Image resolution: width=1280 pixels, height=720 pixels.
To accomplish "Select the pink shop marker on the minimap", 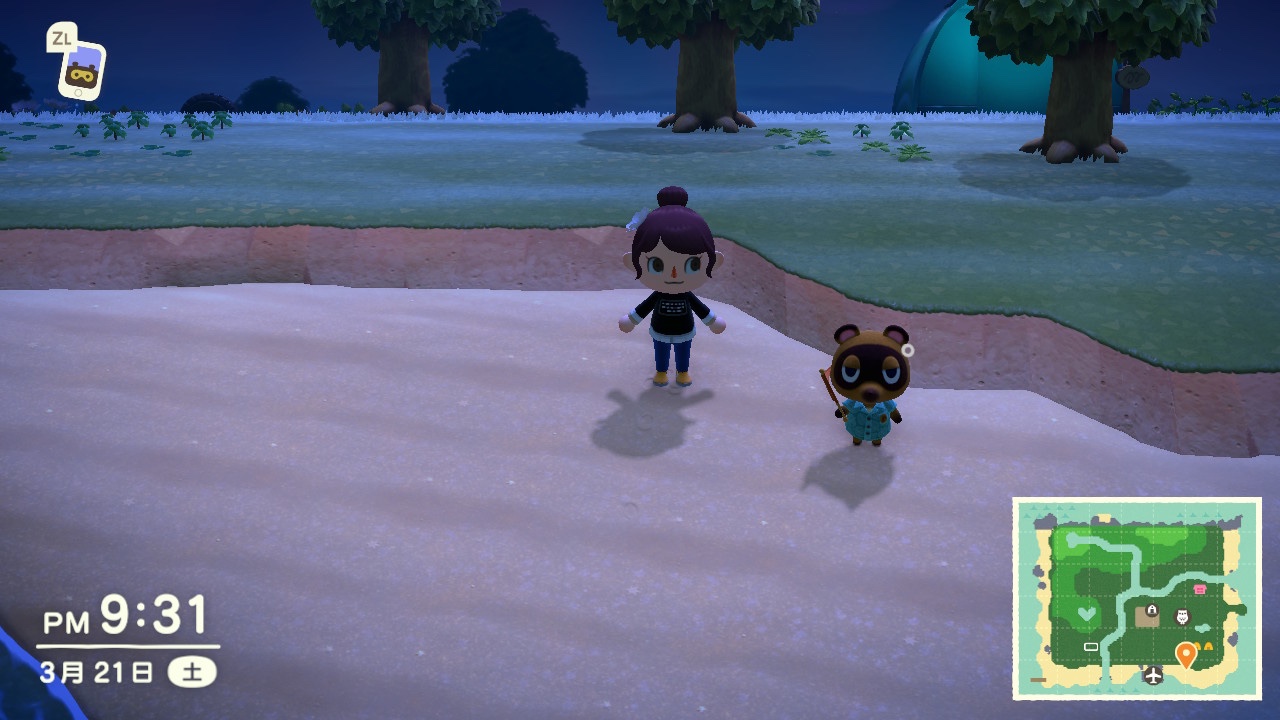I will coord(1200,590).
